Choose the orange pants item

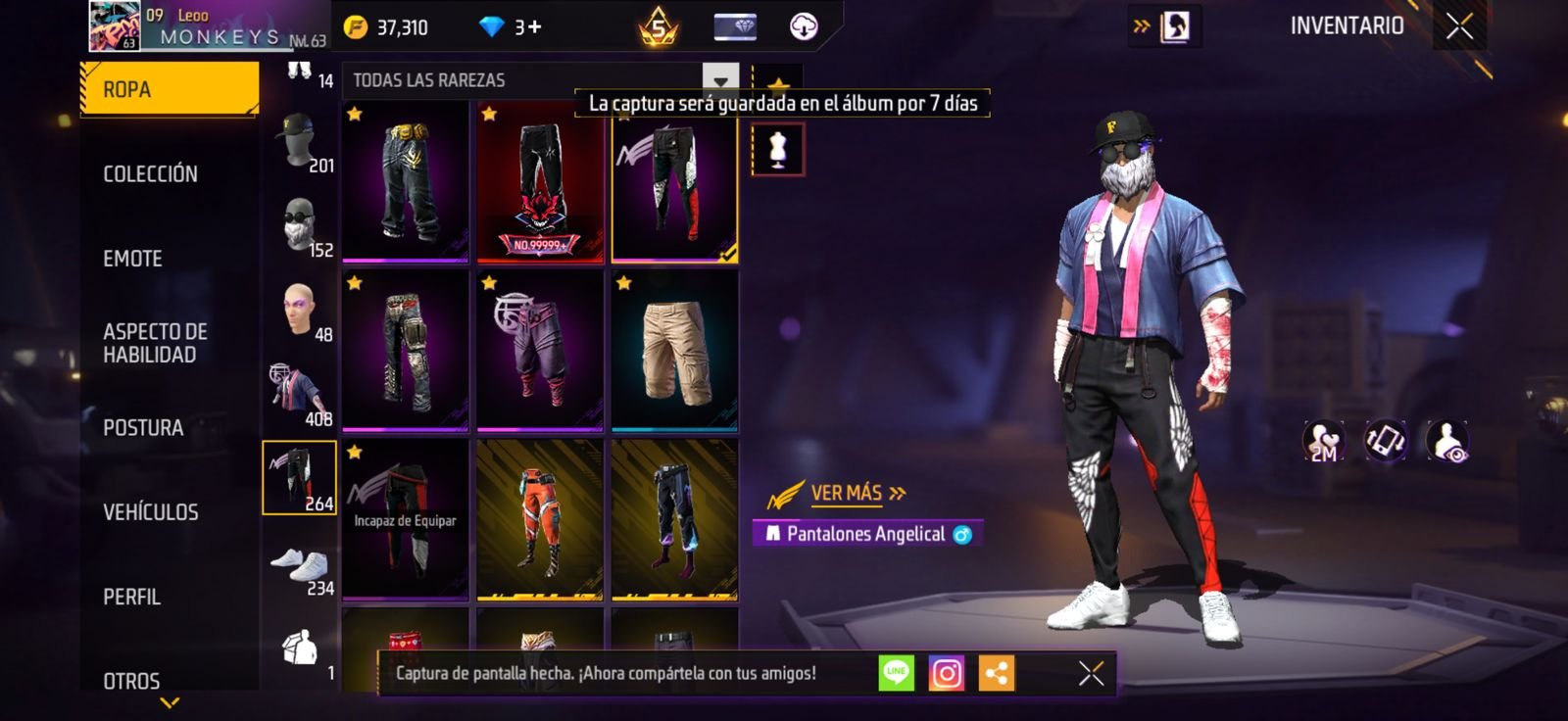[539, 519]
